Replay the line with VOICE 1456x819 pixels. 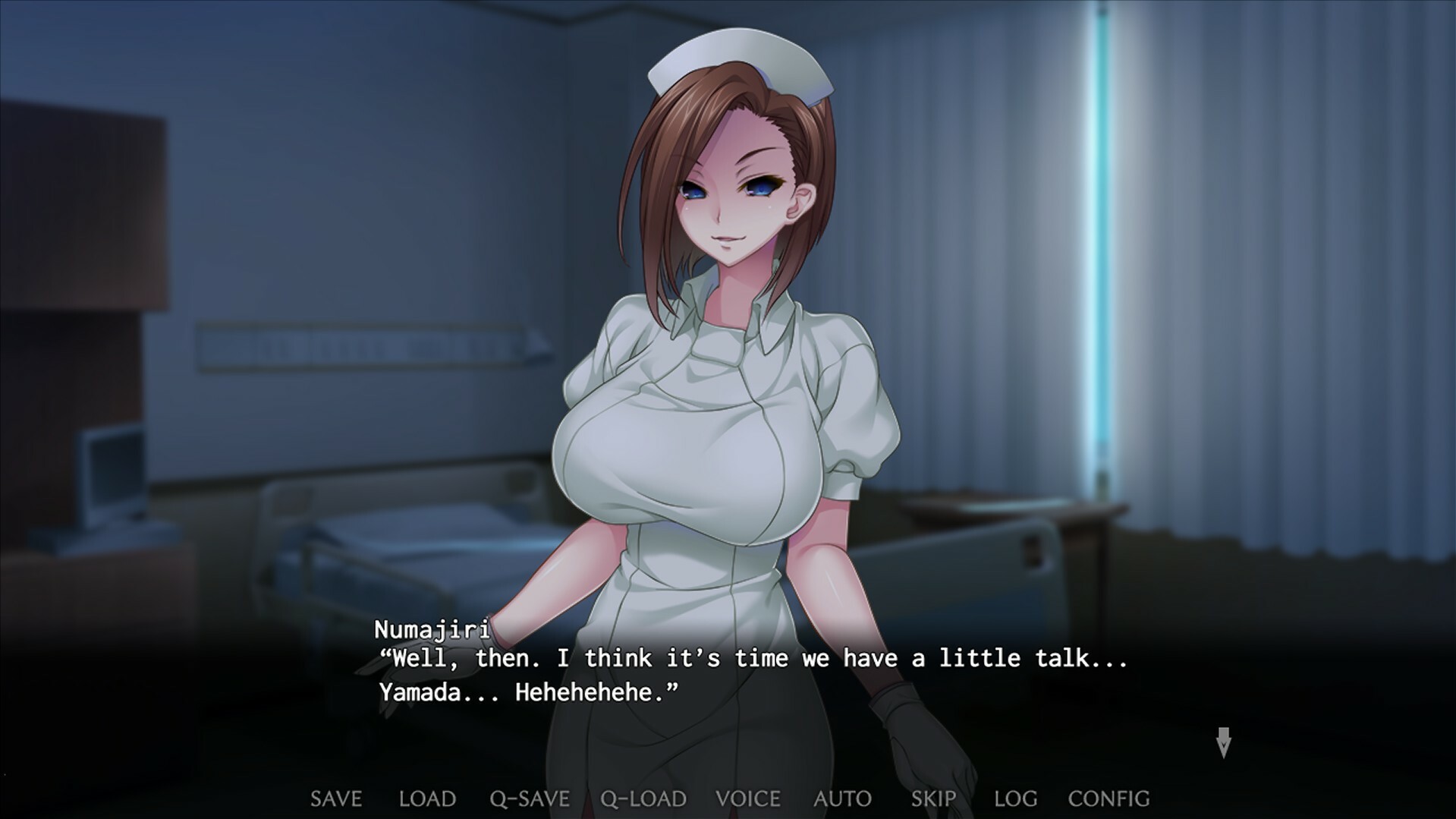point(748,799)
